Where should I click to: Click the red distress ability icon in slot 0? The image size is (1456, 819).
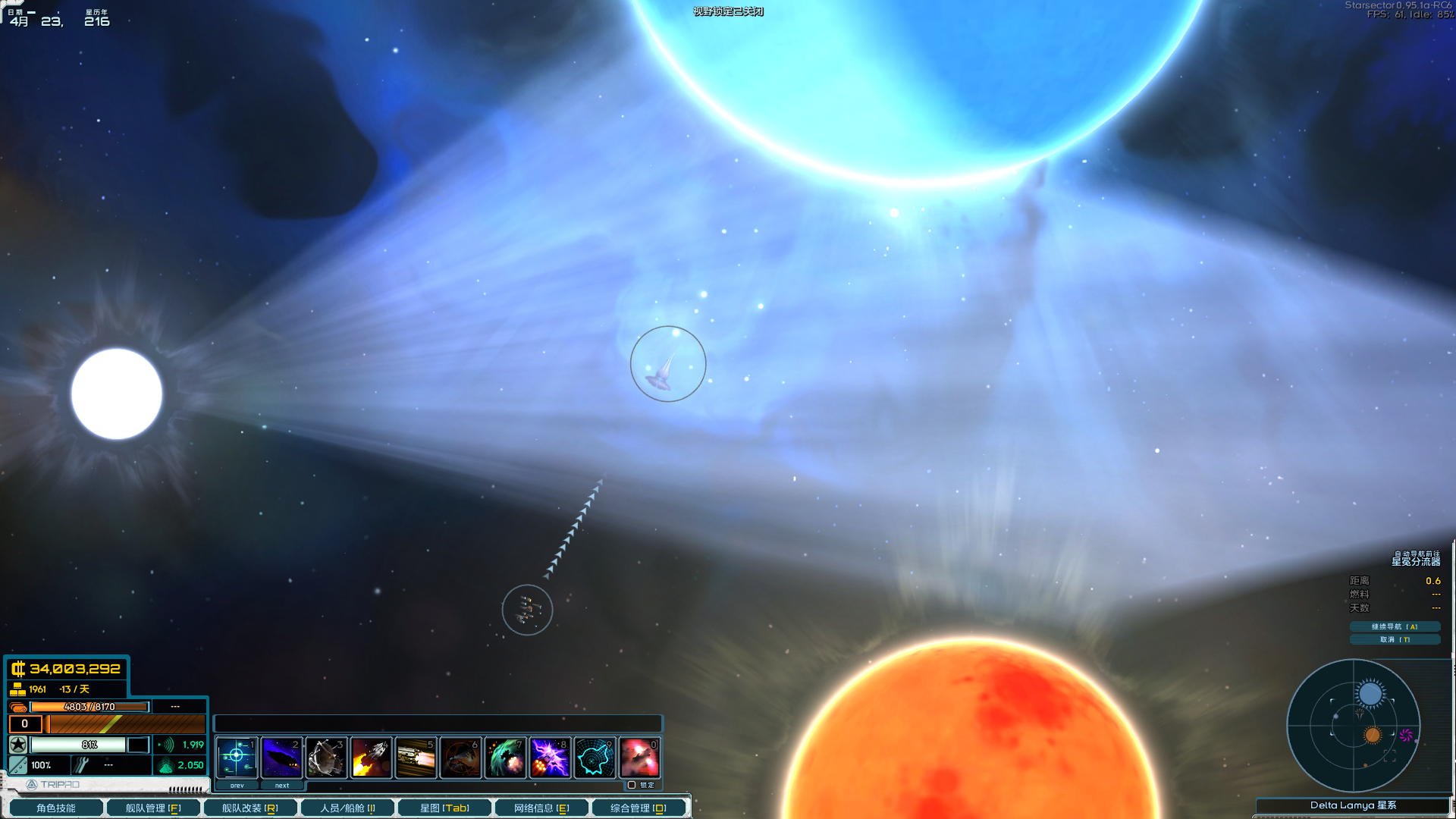pyautogui.click(x=639, y=758)
